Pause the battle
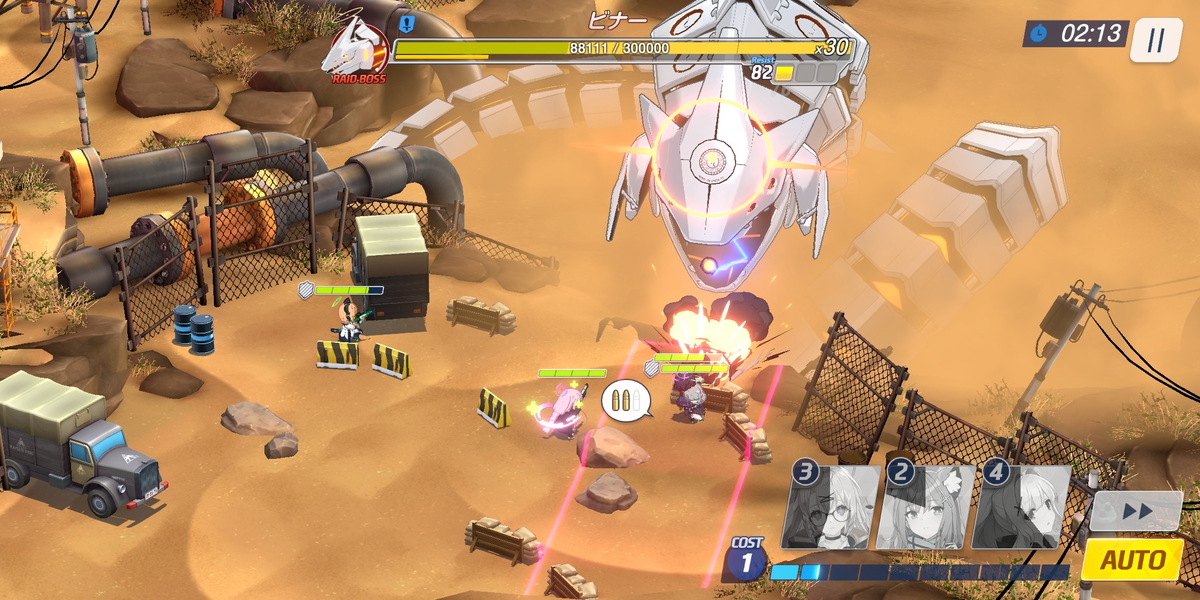 click(1156, 40)
